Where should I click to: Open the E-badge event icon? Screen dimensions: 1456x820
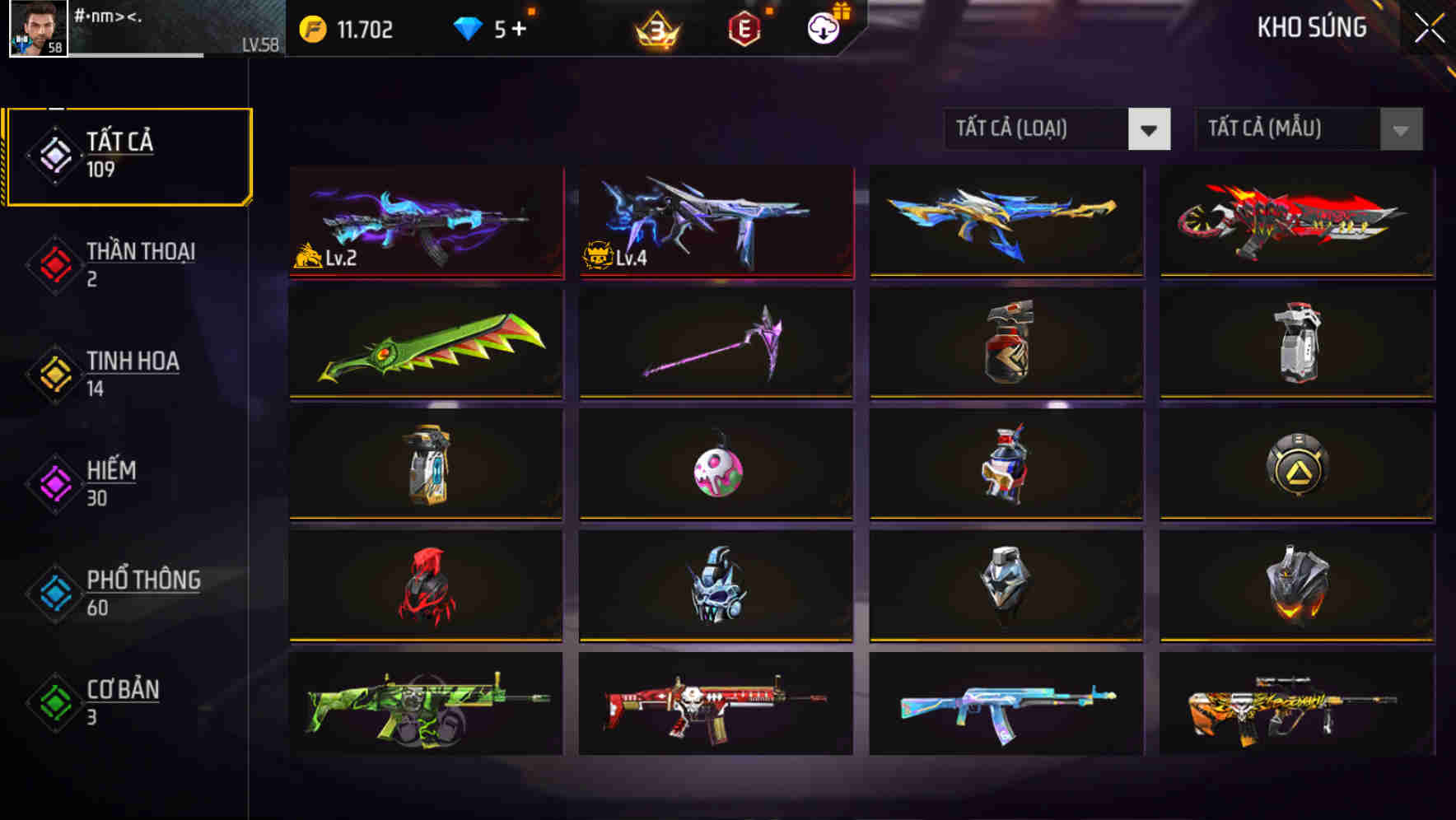744,29
